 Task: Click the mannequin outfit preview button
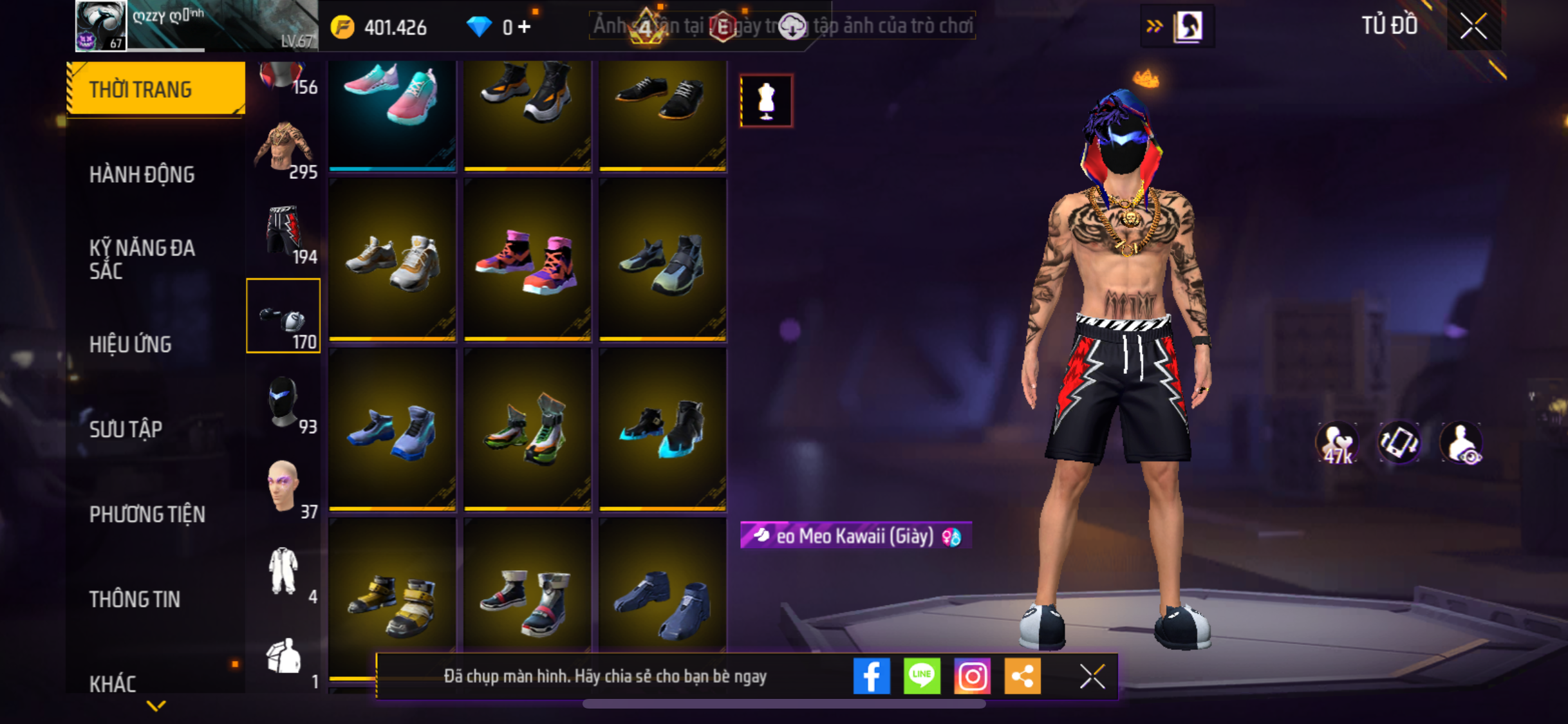pyautogui.click(x=766, y=101)
